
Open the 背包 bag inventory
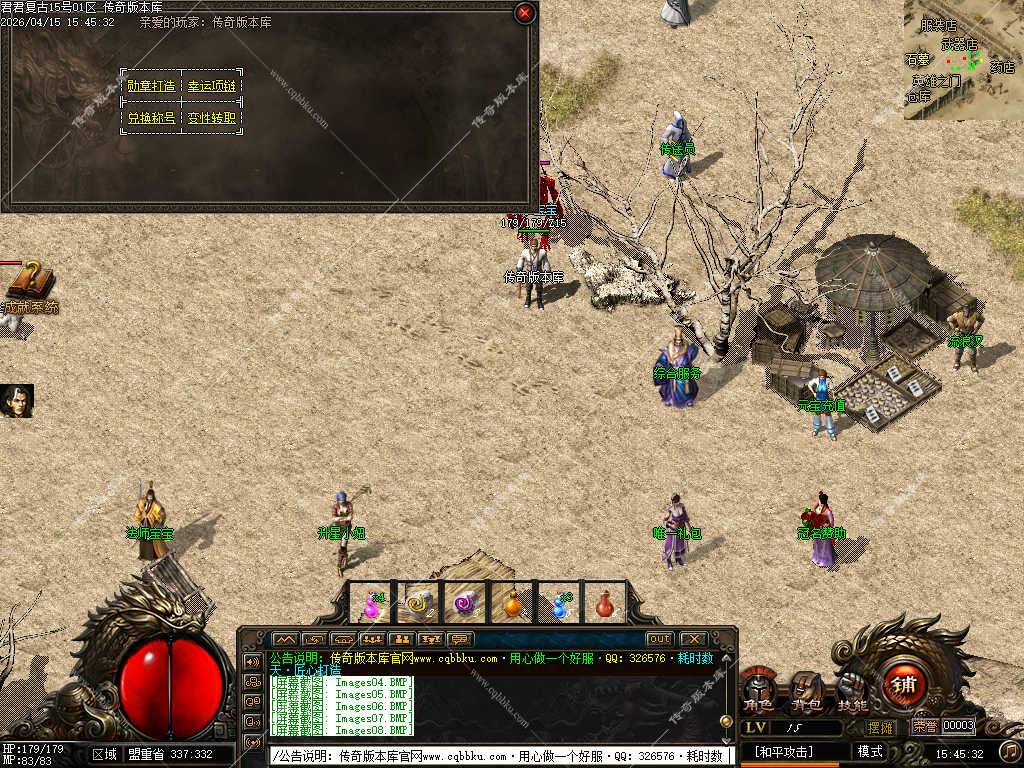click(x=806, y=692)
